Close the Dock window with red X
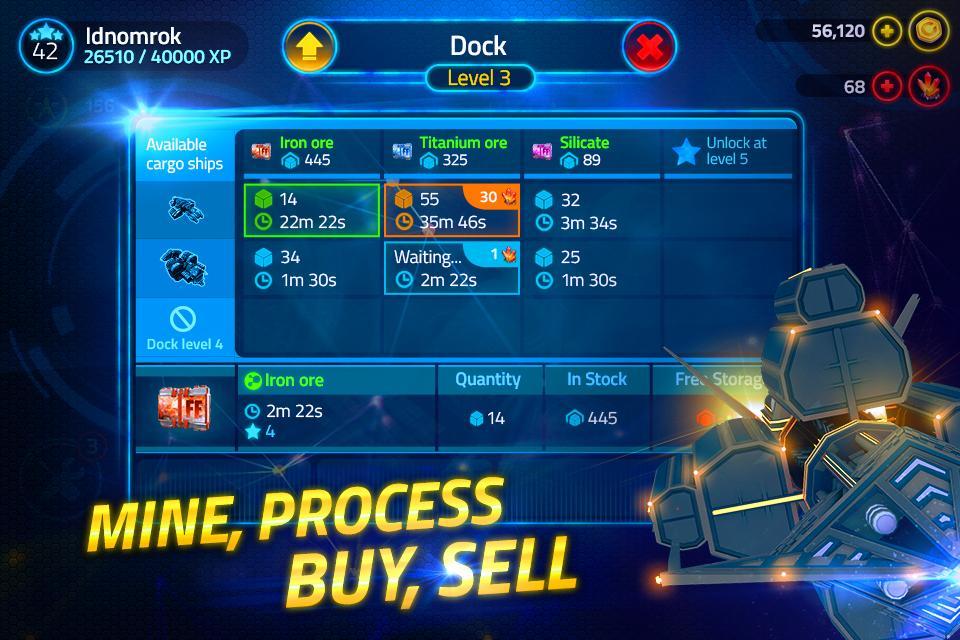960x640 pixels. 649,46
